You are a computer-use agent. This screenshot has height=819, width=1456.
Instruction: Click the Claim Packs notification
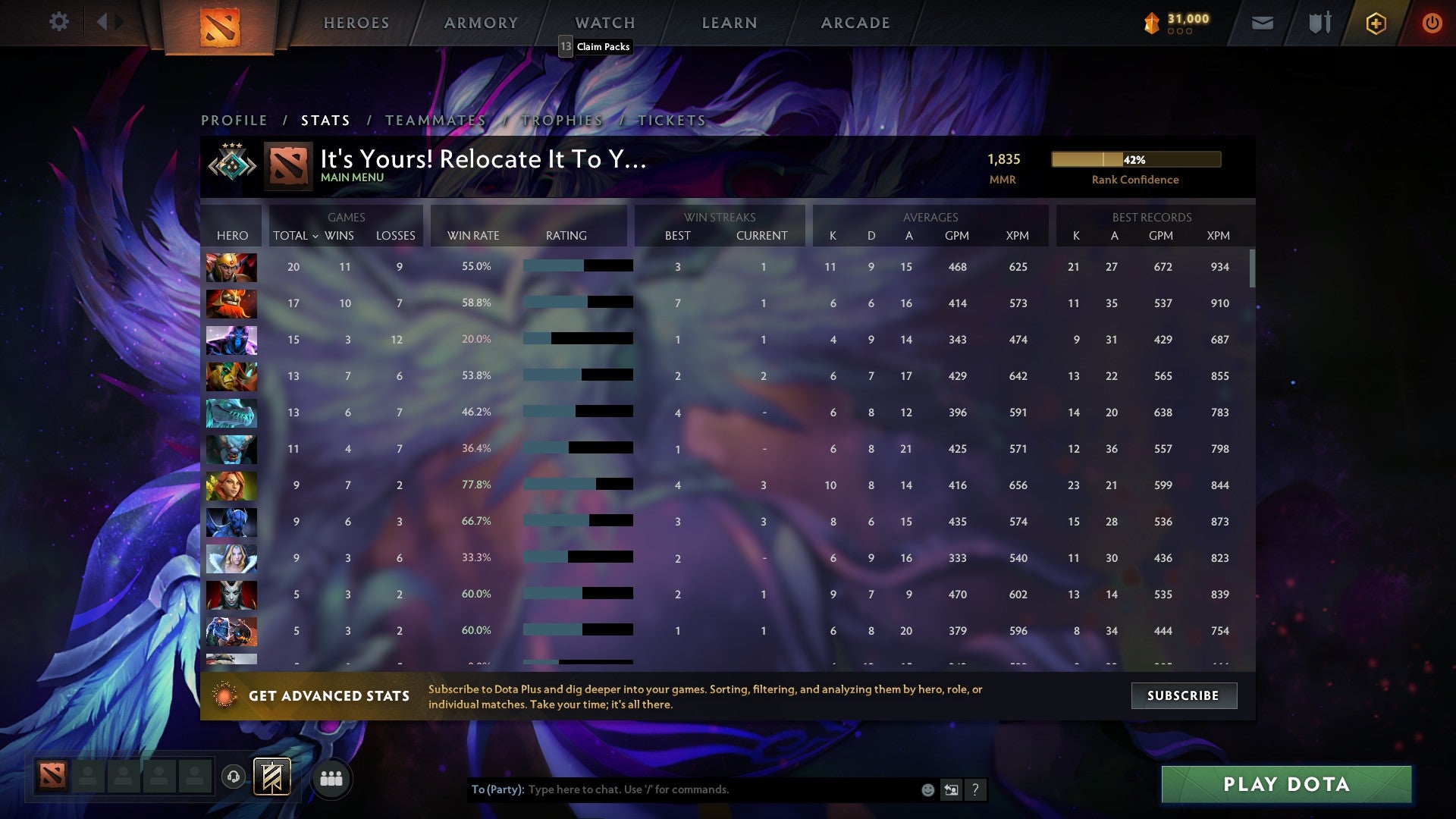click(596, 46)
